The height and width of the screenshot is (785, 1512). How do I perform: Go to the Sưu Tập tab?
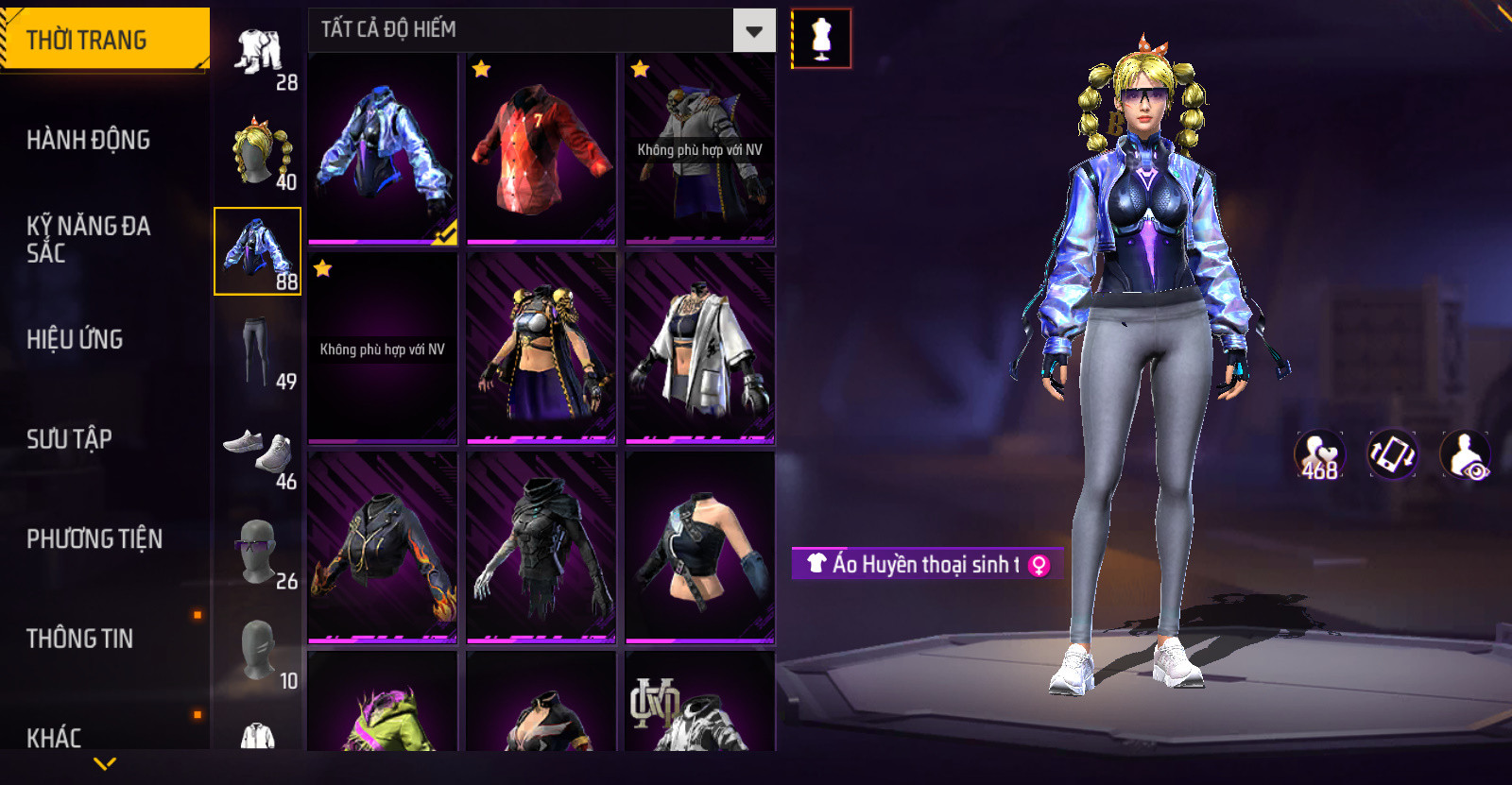click(69, 438)
